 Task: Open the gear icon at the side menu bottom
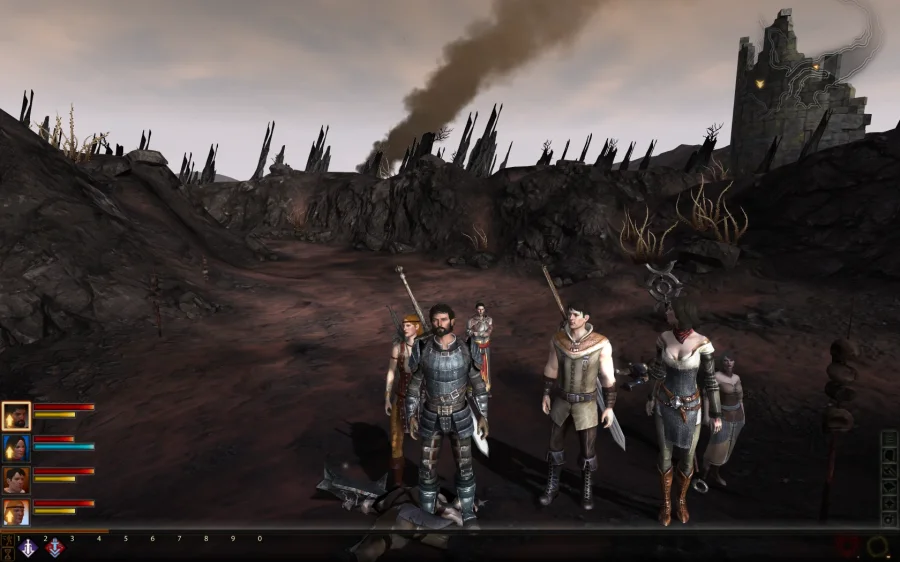888,519
